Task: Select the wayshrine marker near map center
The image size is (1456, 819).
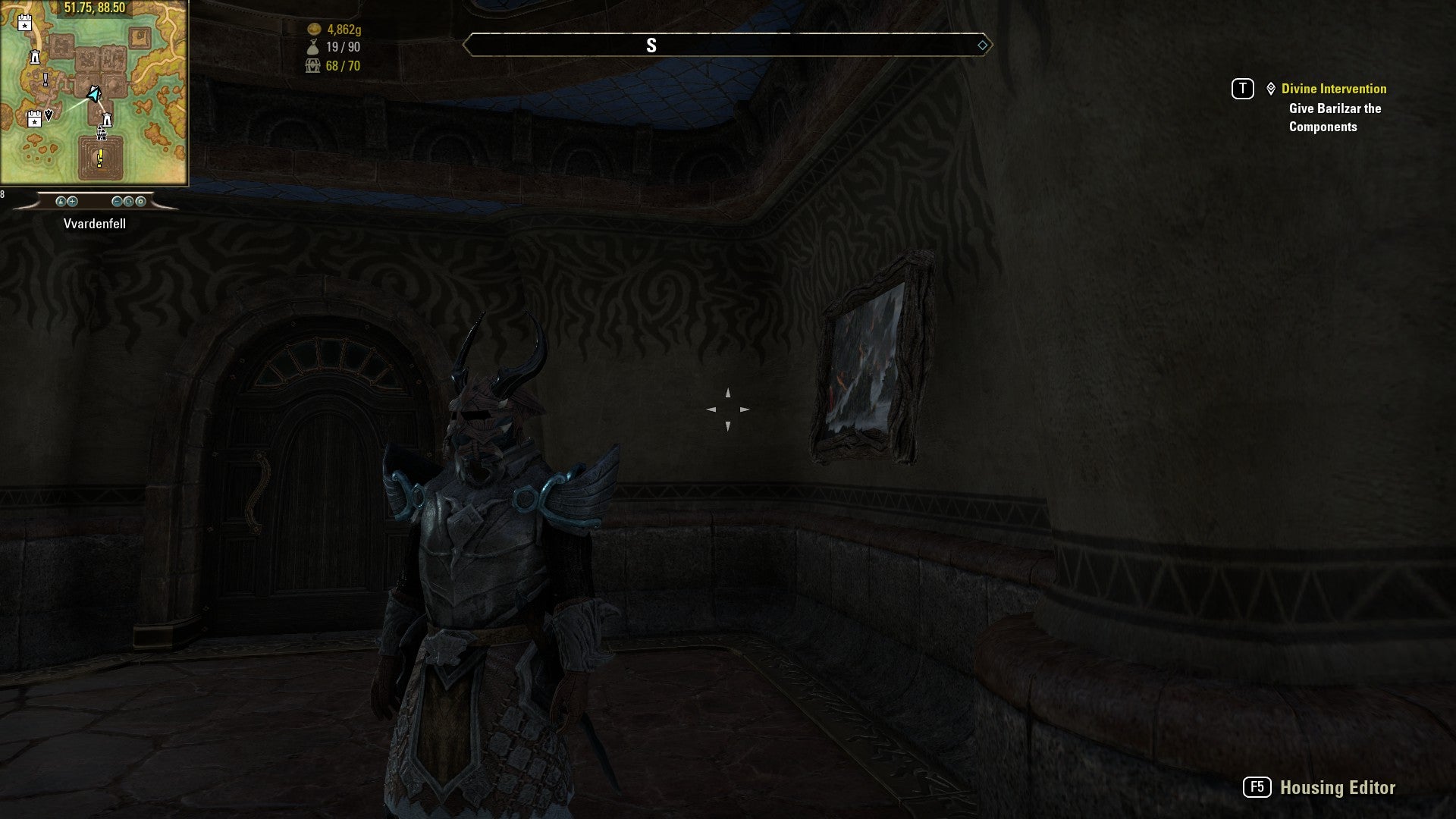Action: coord(107,120)
